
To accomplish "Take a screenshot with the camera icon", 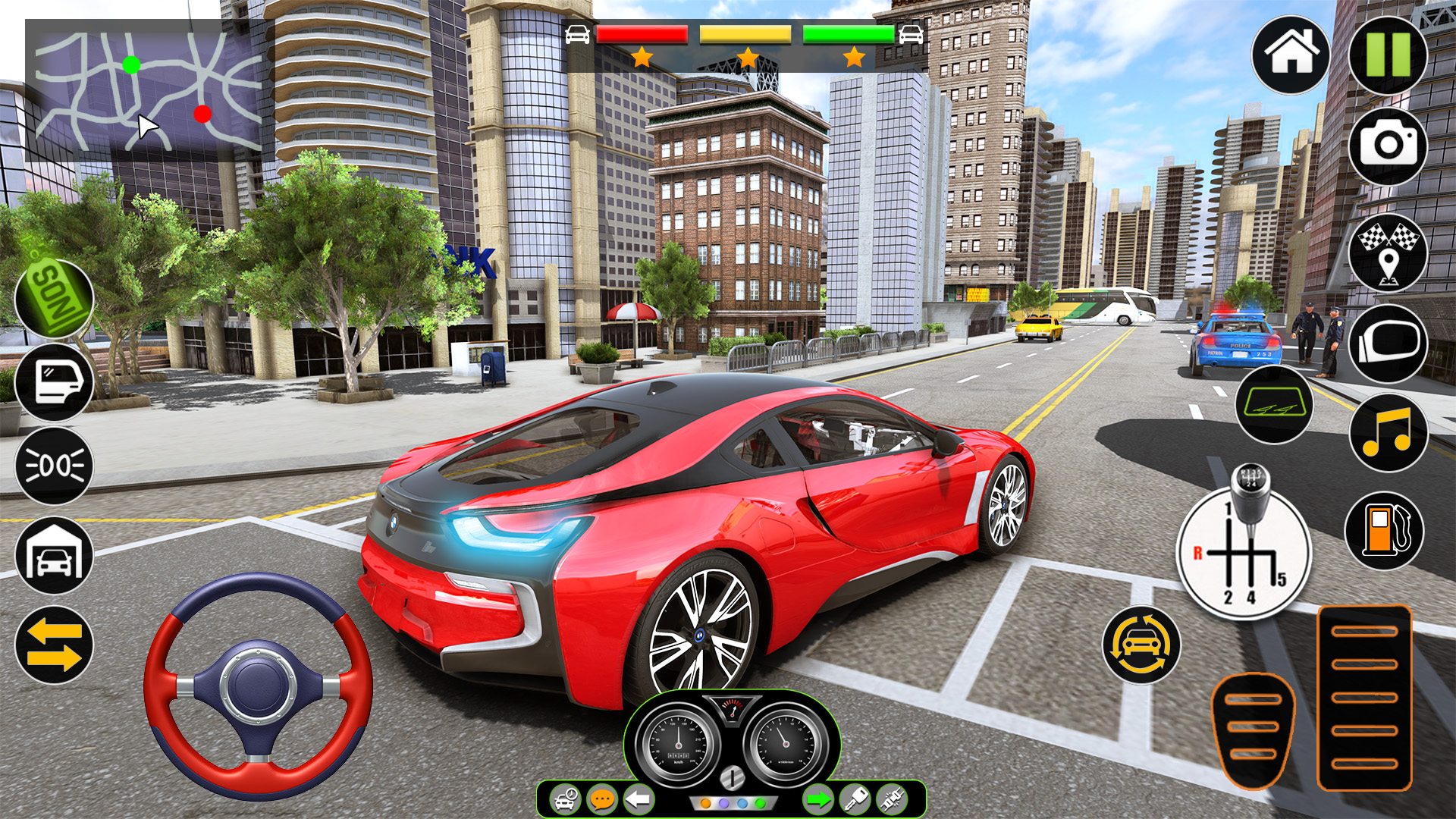I will [1388, 146].
